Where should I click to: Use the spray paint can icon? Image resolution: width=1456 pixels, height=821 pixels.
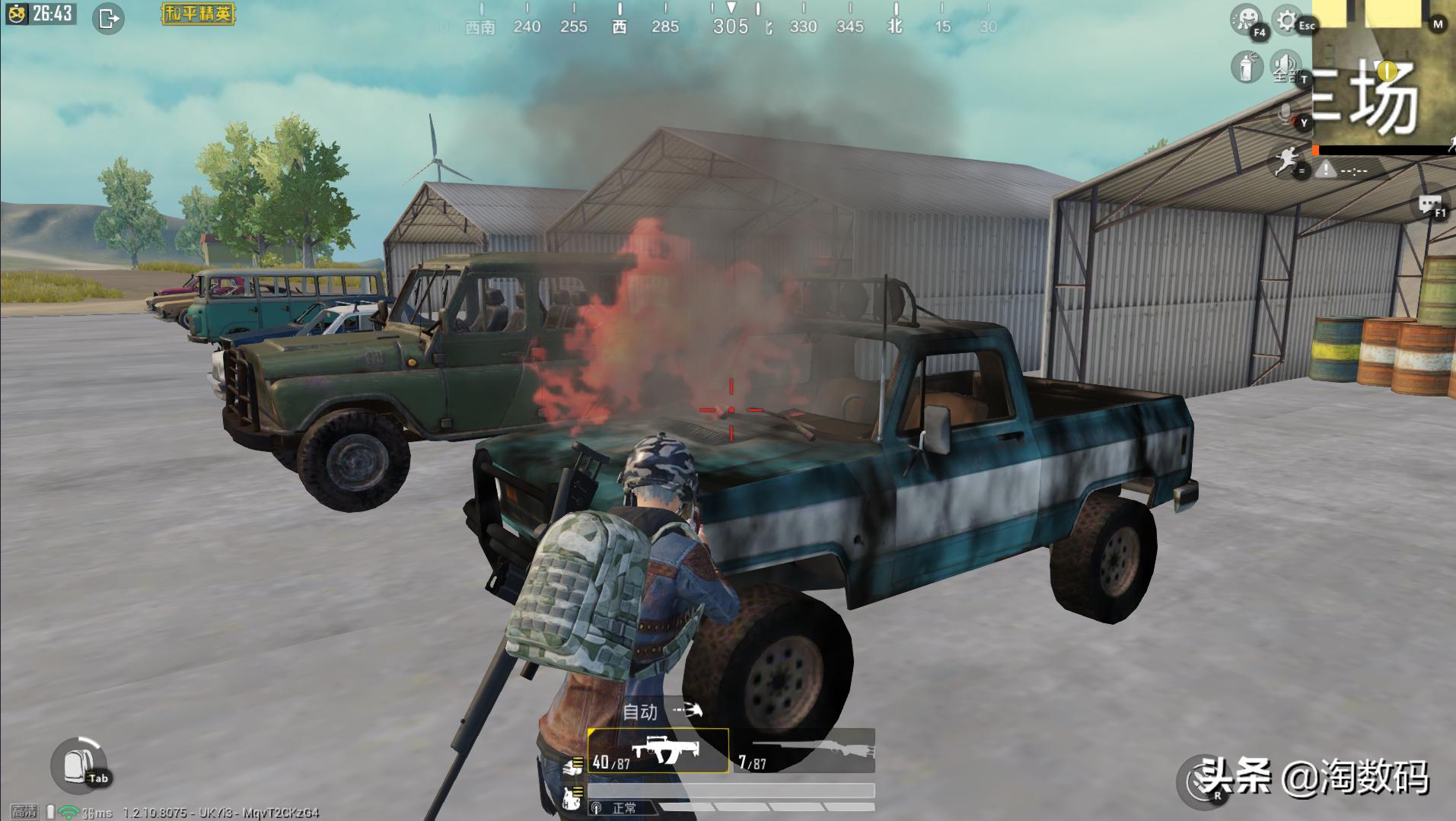click(1247, 67)
